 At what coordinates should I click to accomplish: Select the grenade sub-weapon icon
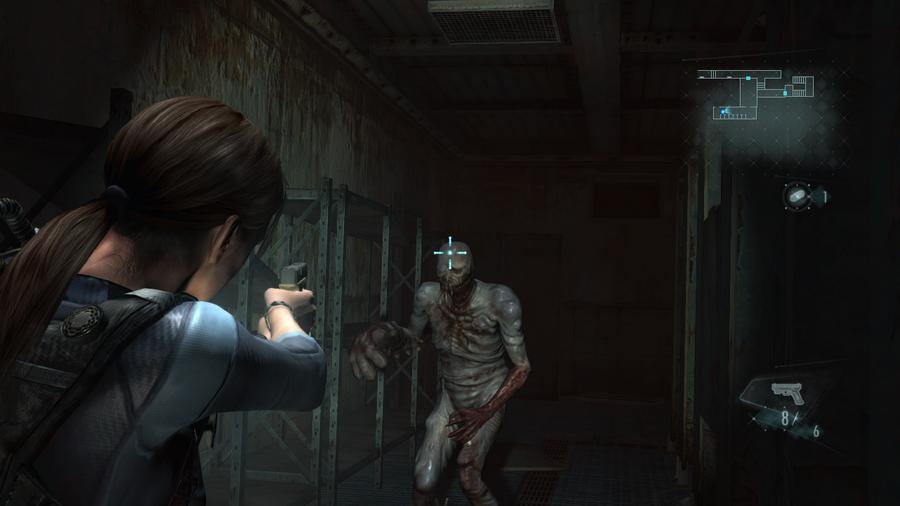click(x=801, y=196)
